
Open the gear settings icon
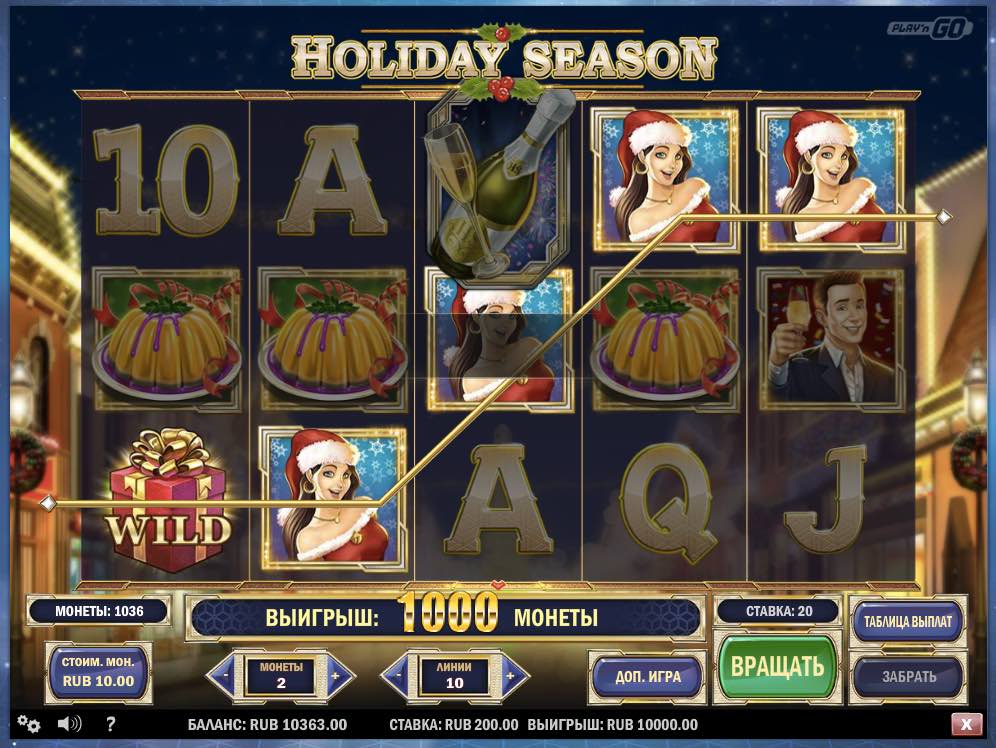pos(28,724)
